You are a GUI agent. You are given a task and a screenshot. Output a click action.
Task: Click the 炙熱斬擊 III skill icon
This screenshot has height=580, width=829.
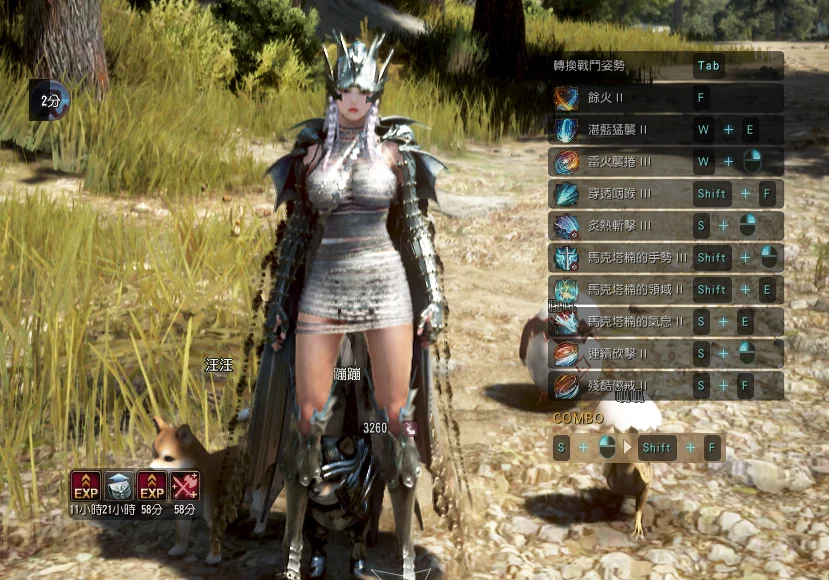click(x=566, y=226)
